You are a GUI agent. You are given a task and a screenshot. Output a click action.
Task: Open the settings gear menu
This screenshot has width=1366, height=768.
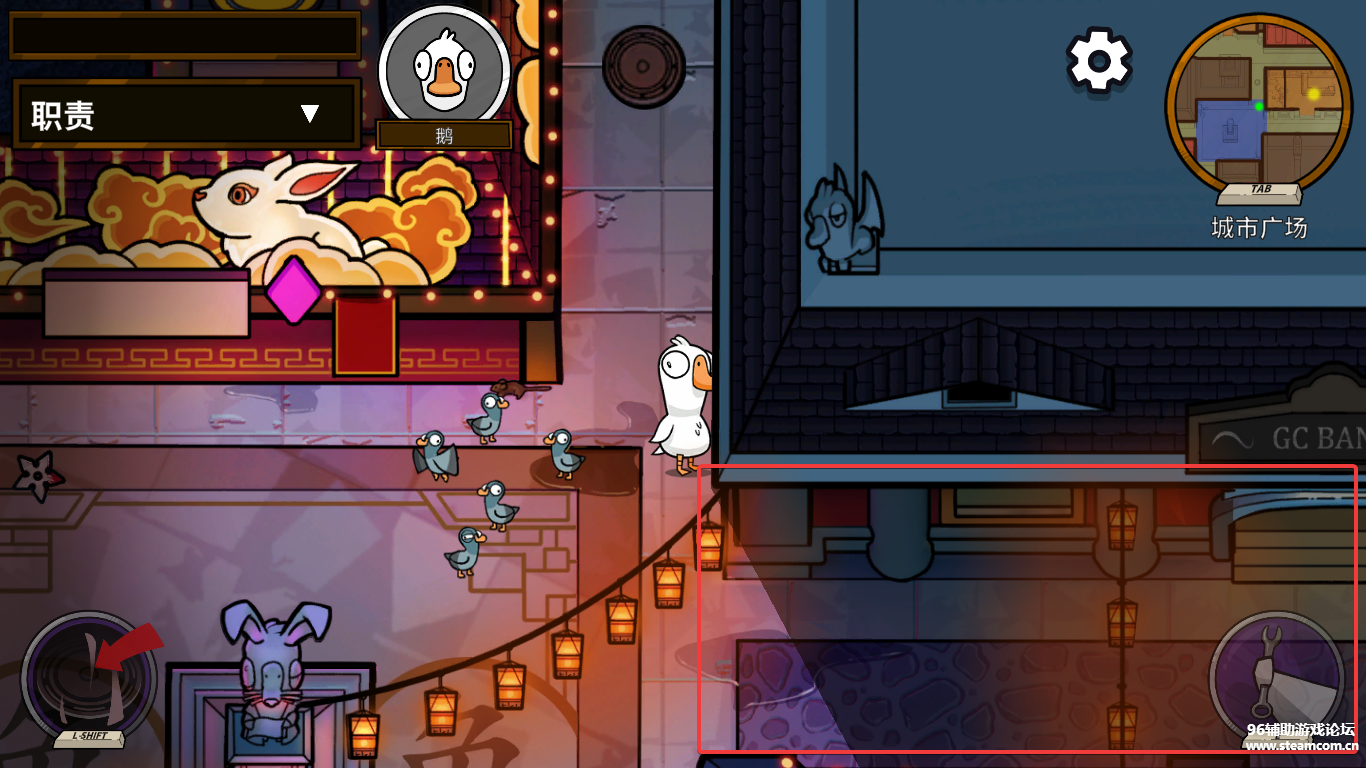click(1099, 61)
